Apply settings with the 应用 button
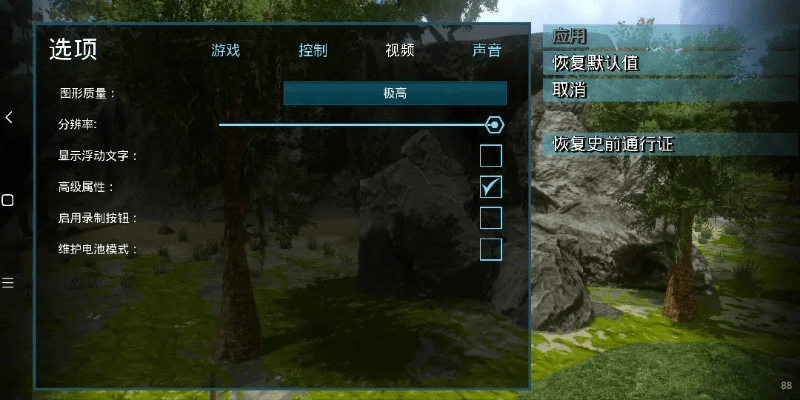 coord(571,37)
